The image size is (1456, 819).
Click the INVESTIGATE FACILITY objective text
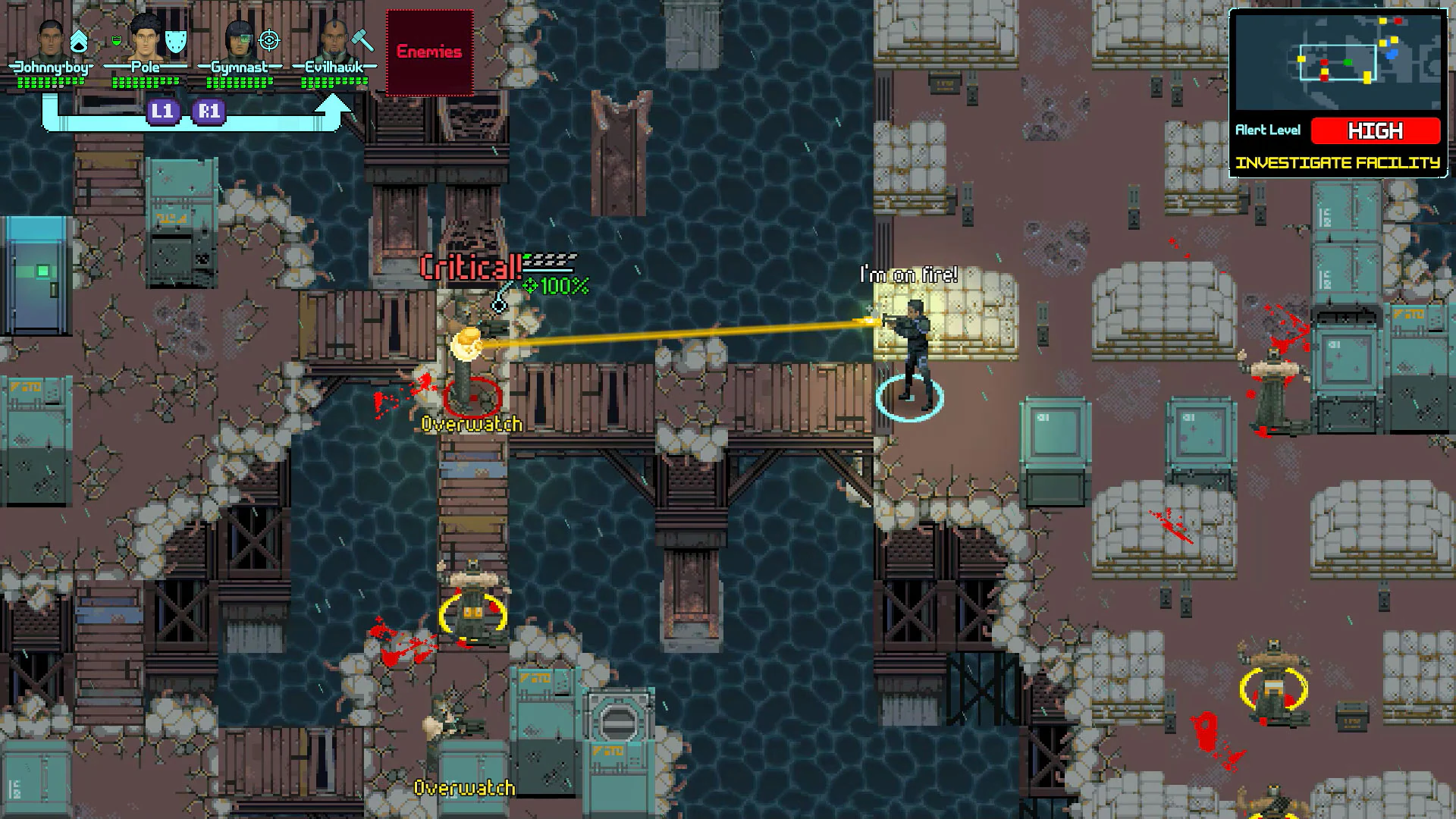[1338, 162]
